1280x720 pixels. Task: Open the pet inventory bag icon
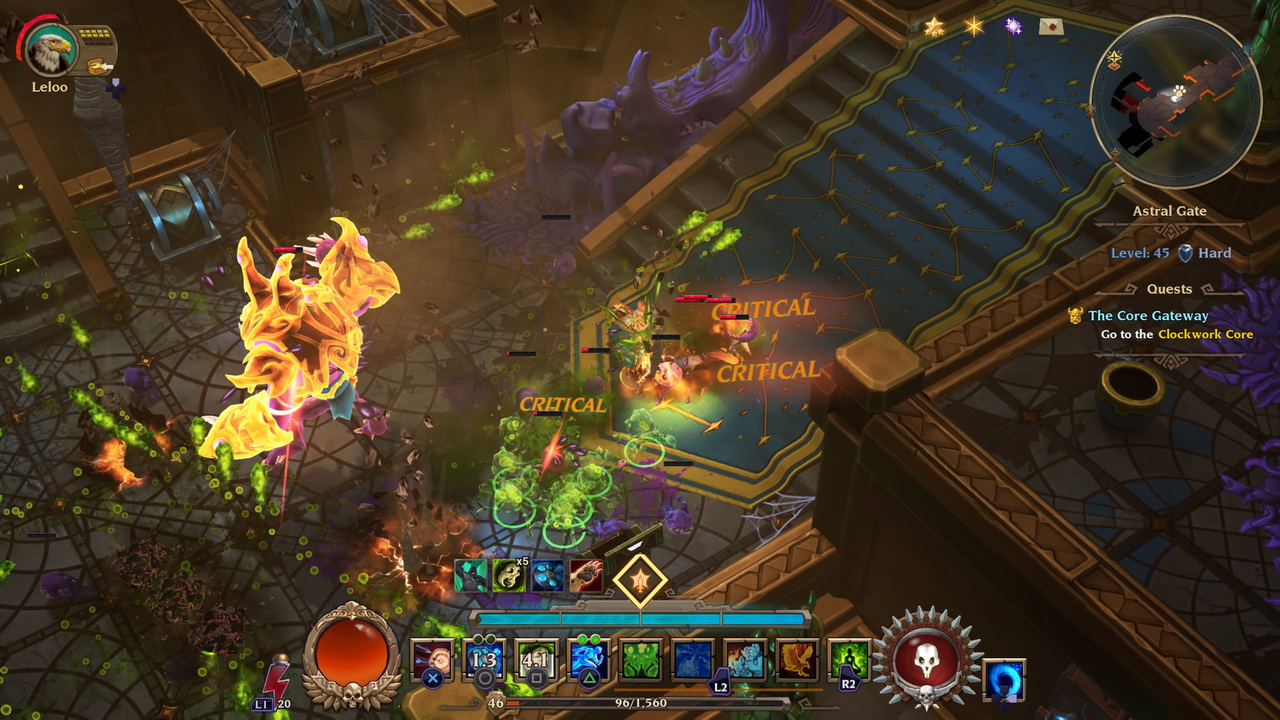[x=98, y=66]
